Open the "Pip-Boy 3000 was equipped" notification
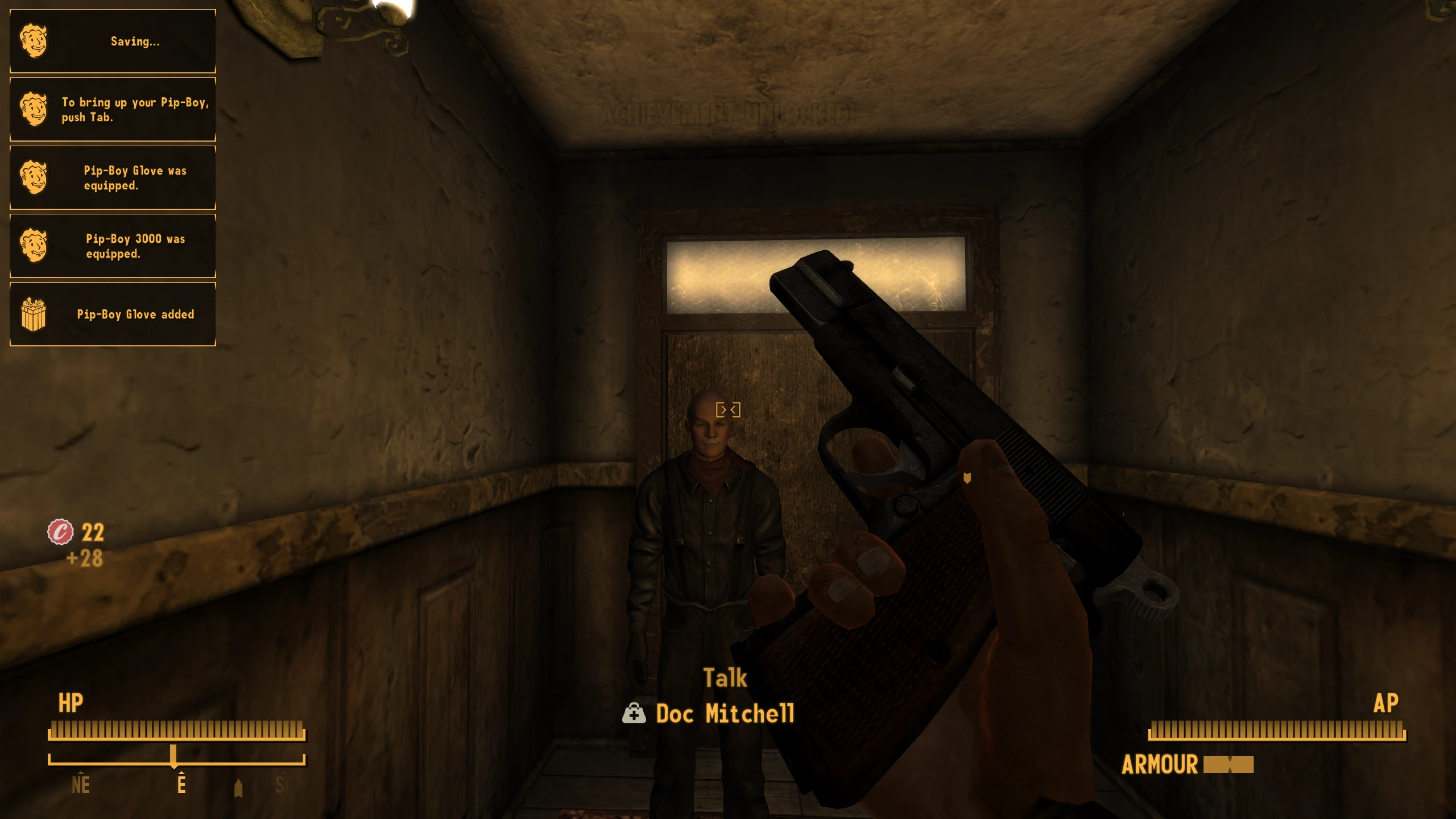The image size is (1456, 819). coord(113,246)
